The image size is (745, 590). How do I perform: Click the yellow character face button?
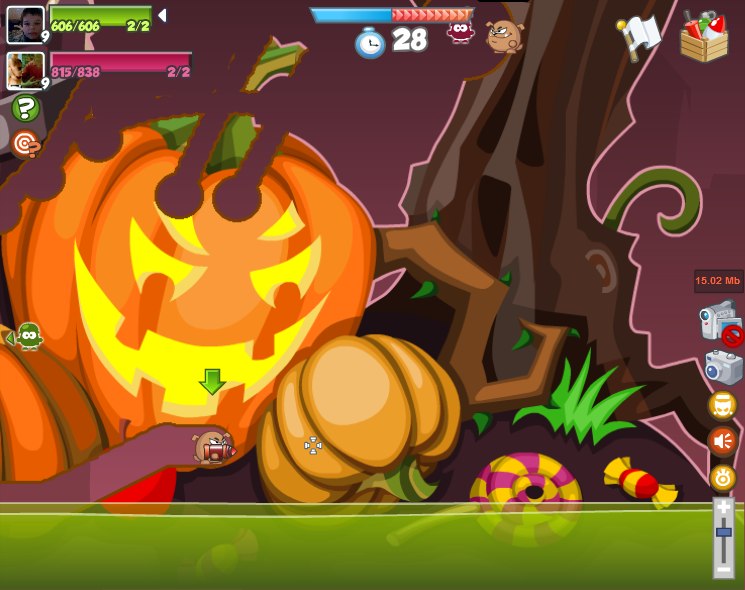(722, 405)
